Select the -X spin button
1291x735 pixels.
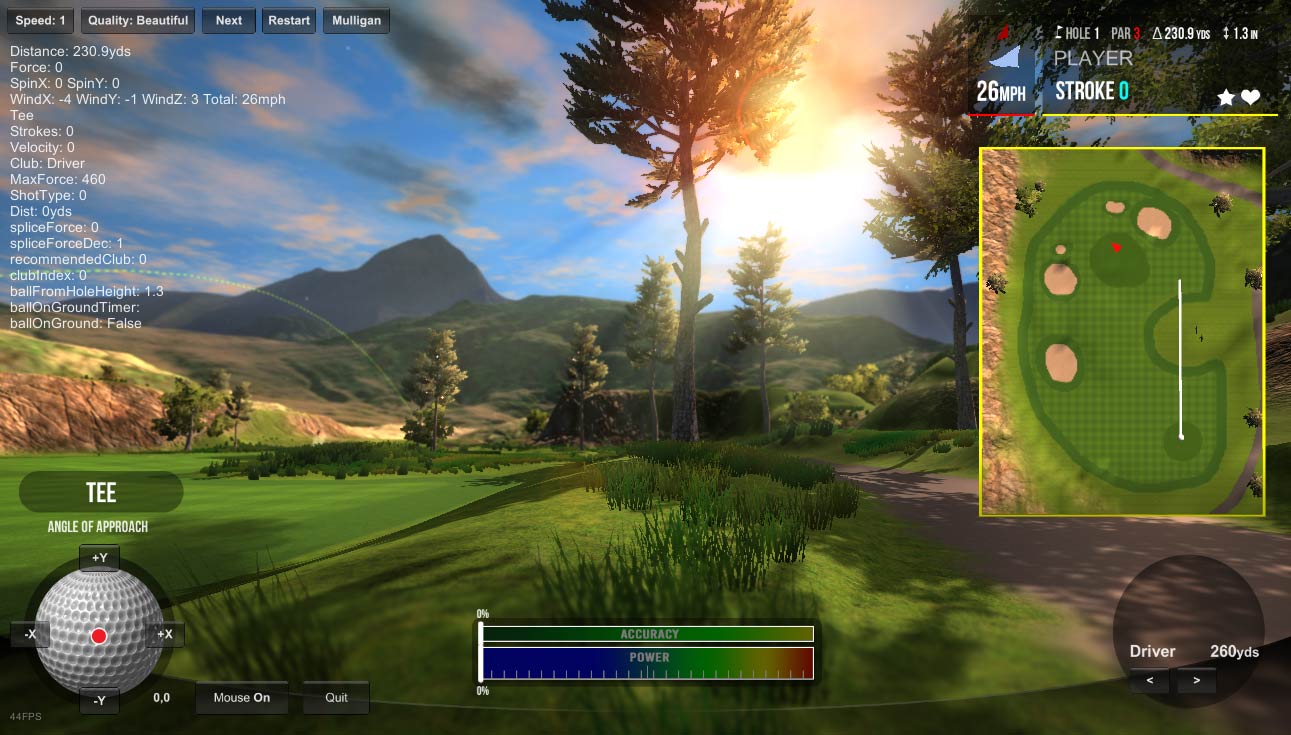(30, 634)
